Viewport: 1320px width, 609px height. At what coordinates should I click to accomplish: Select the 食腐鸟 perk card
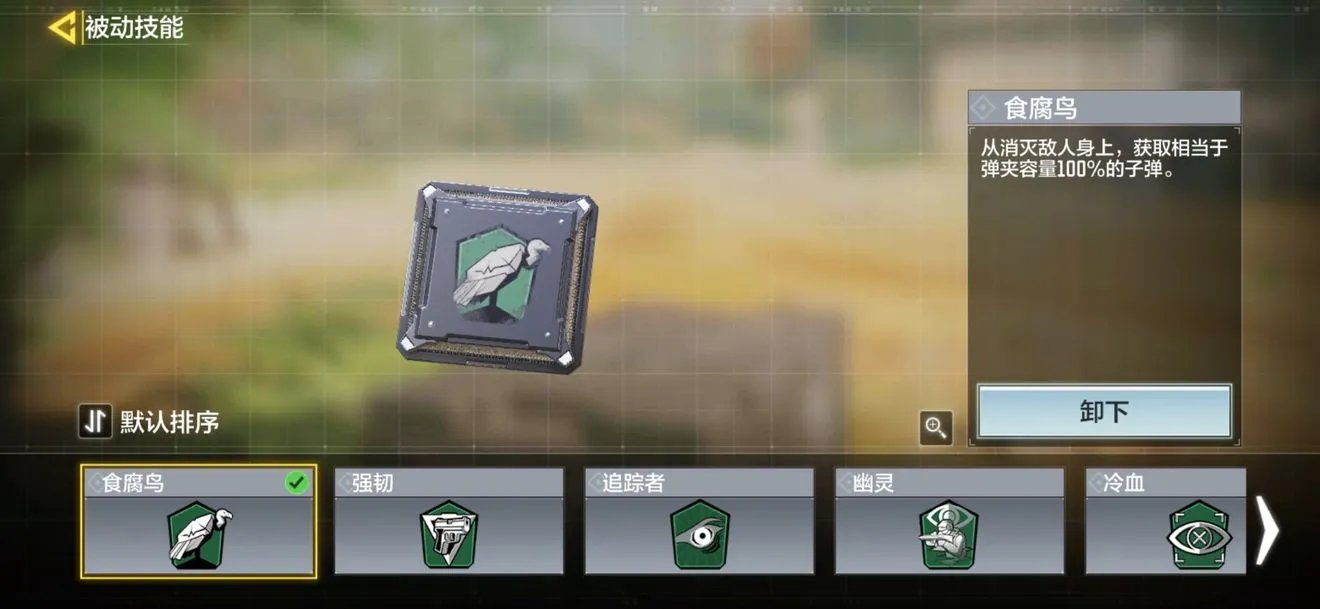pyautogui.click(x=199, y=522)
